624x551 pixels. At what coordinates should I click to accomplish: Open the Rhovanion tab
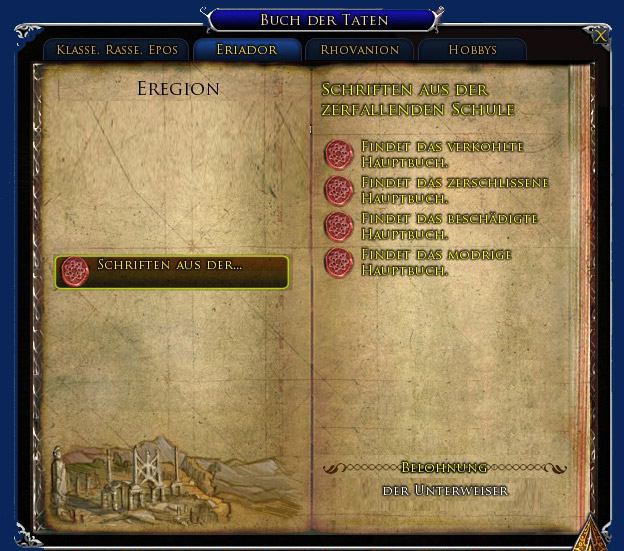(359, 50)
